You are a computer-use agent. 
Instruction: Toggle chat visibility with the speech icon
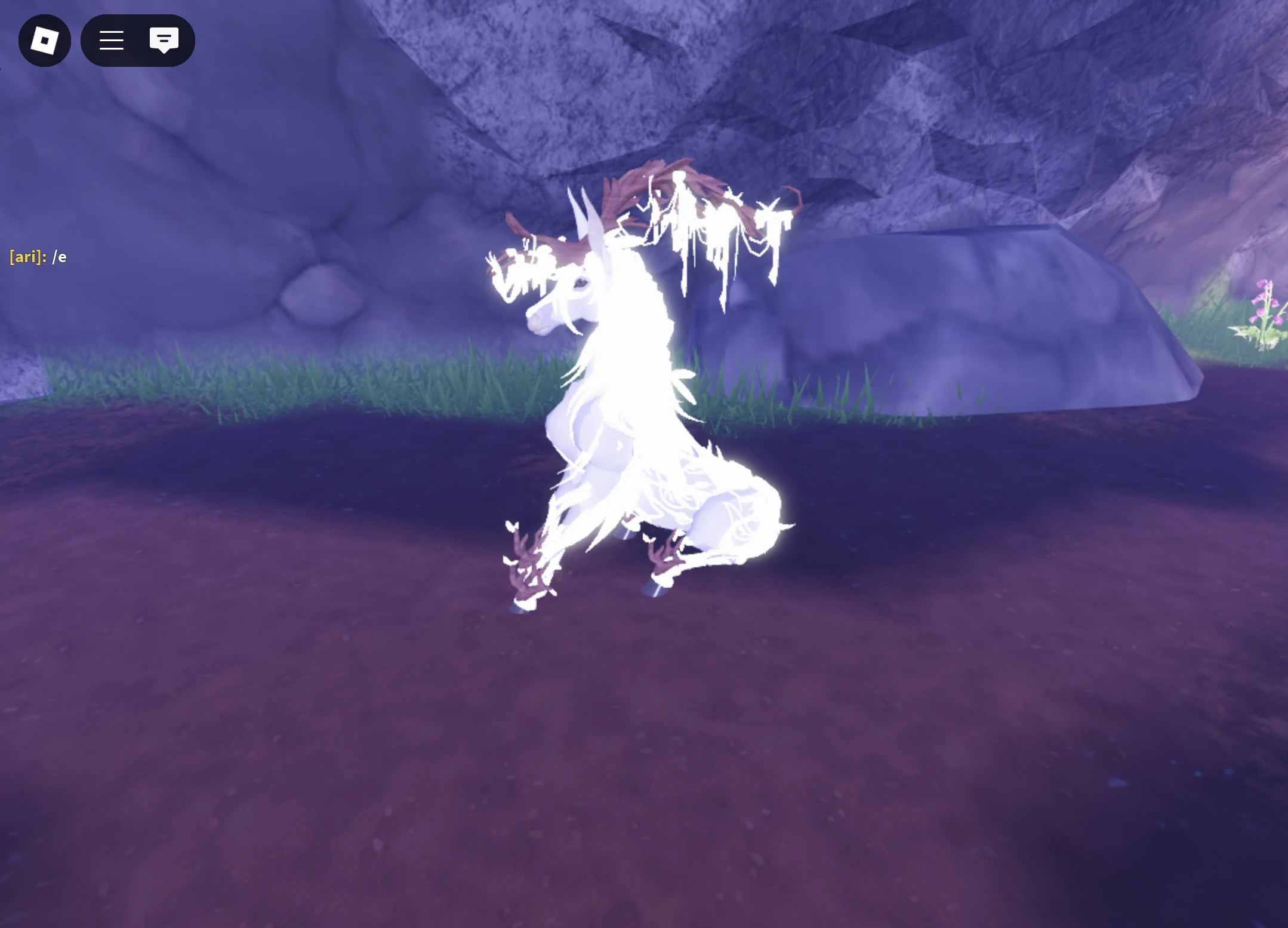coord(164,40)
